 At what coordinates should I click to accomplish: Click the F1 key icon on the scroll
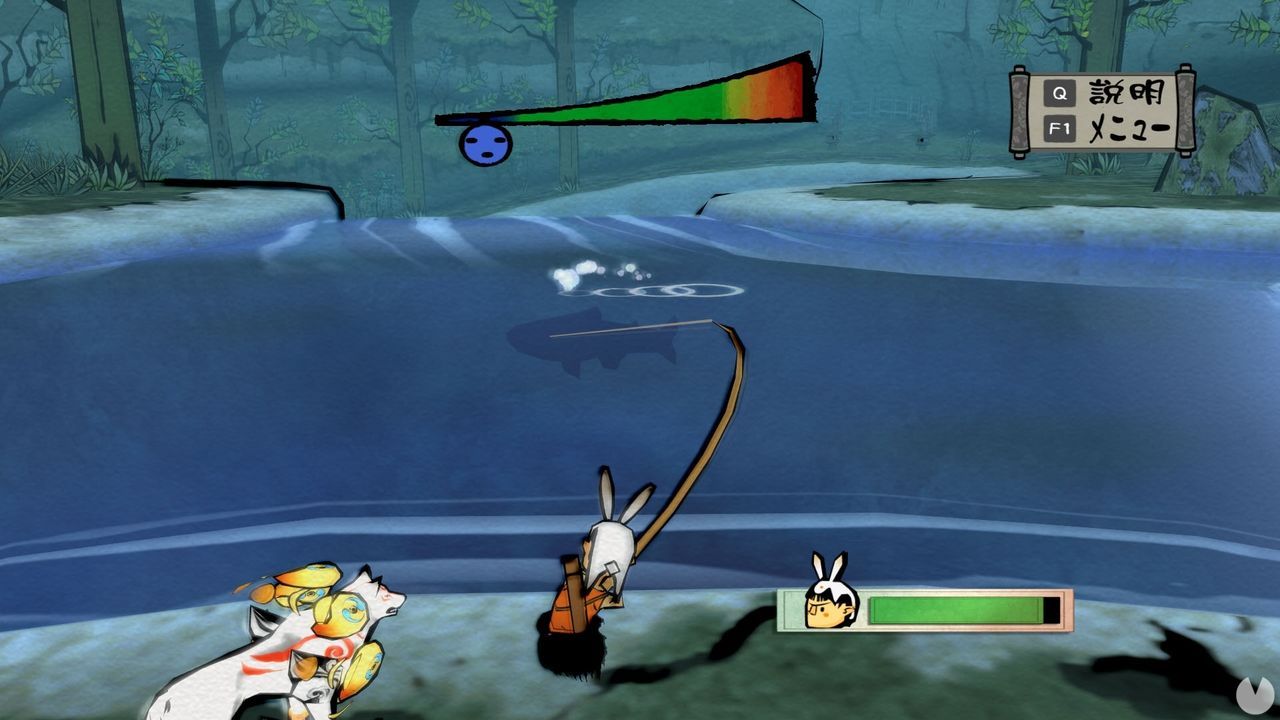pos(1061,126)
